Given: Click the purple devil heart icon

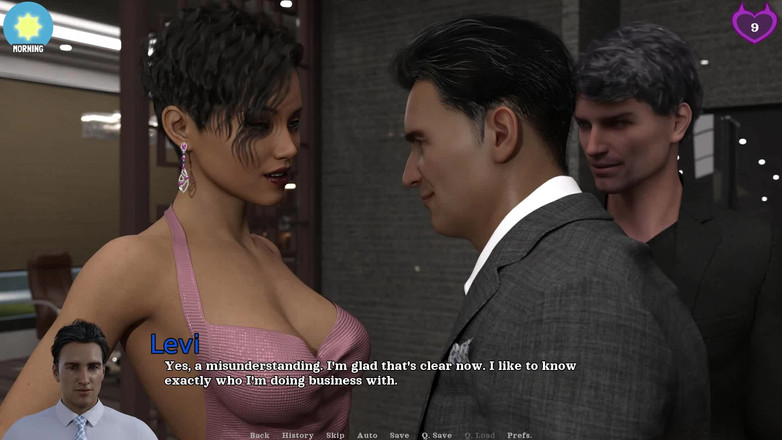Looking at the screenshot, I should point(754,24).
